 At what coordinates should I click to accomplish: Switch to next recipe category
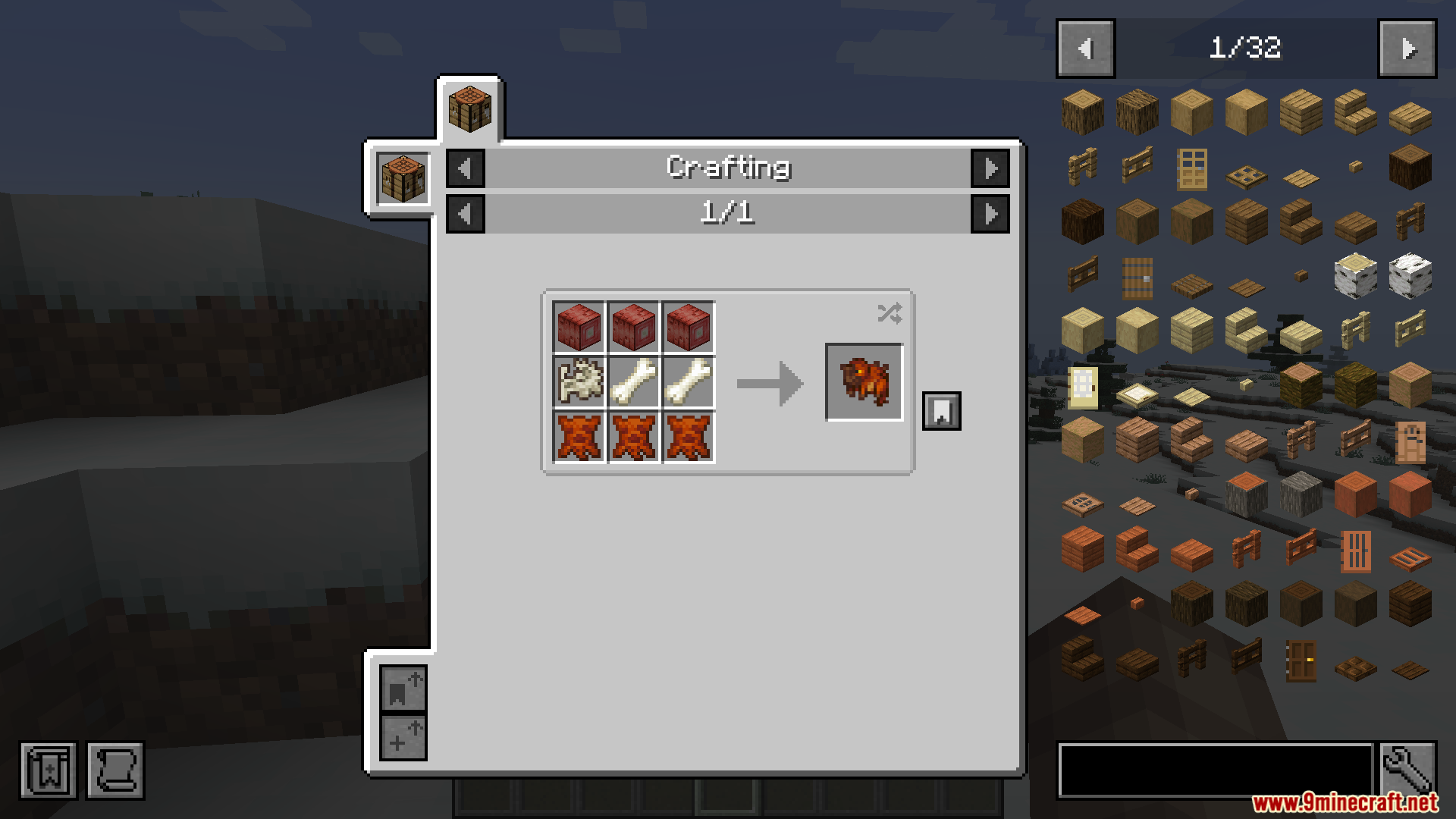tap(990, 168)
